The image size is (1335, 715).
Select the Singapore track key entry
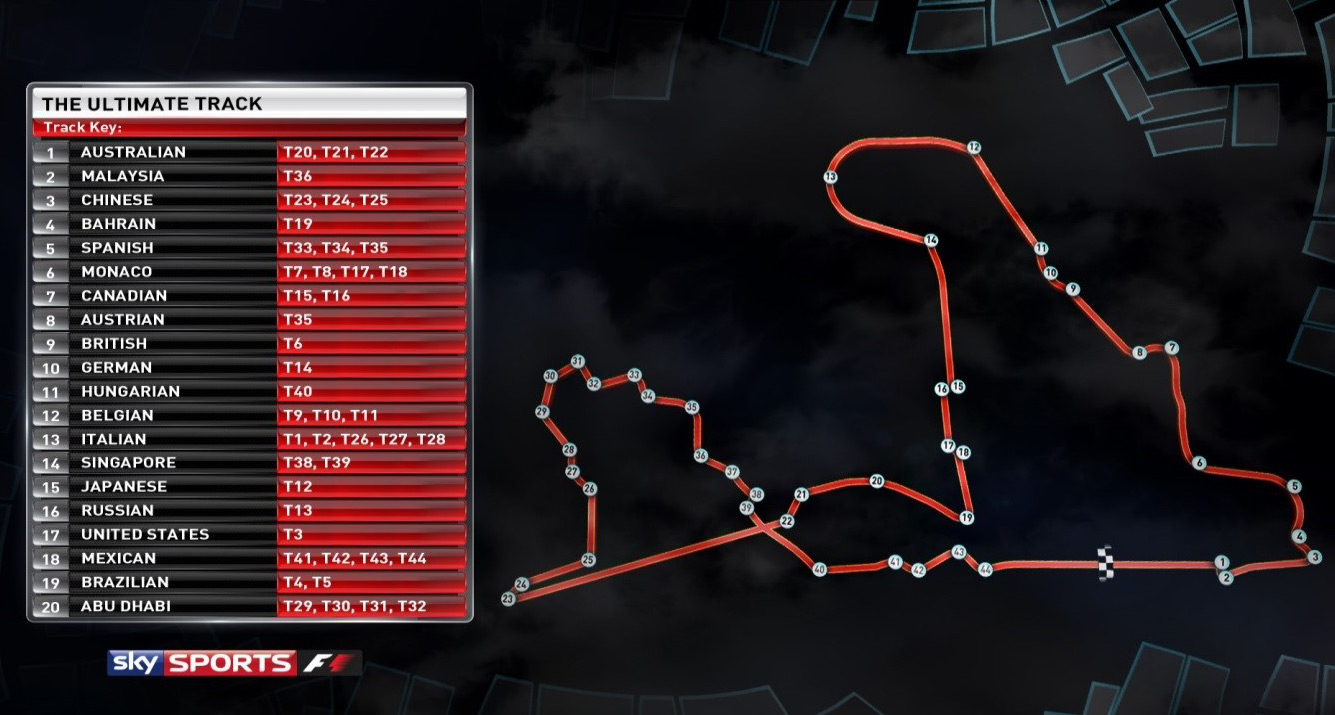[250, 463]
